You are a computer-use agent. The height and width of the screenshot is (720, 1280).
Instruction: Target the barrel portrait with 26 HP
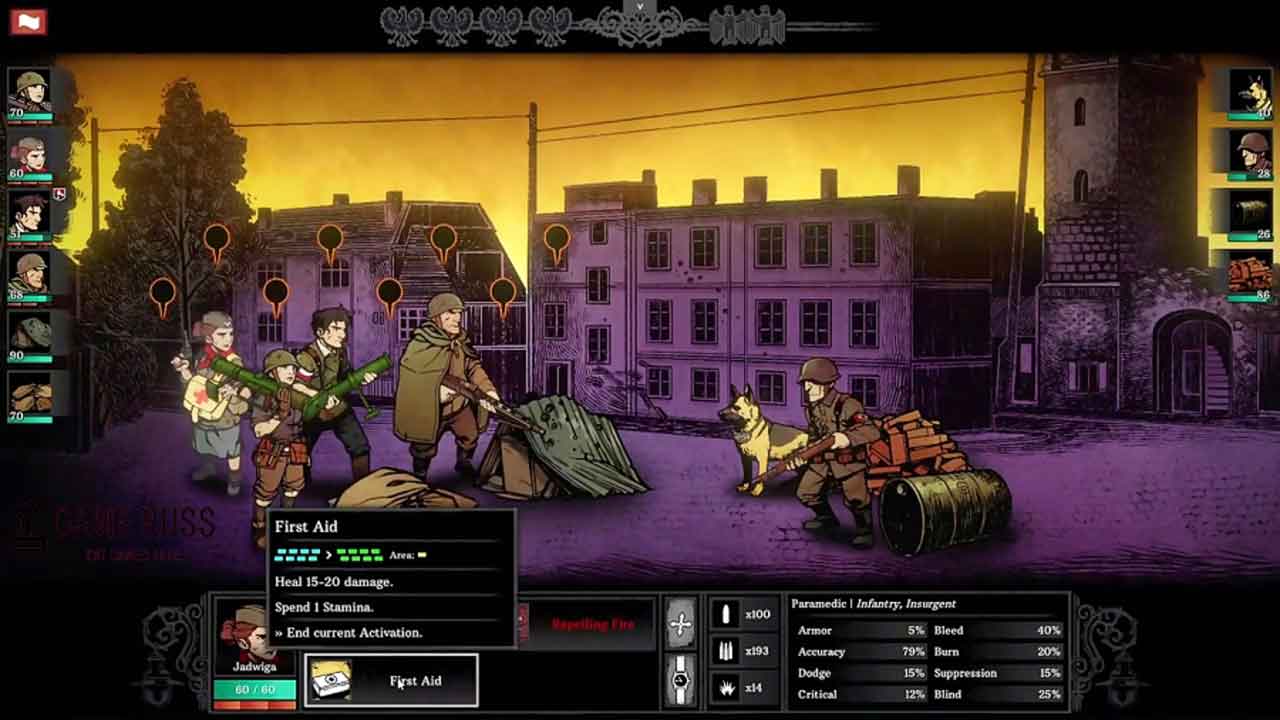tap(1250, 212)
